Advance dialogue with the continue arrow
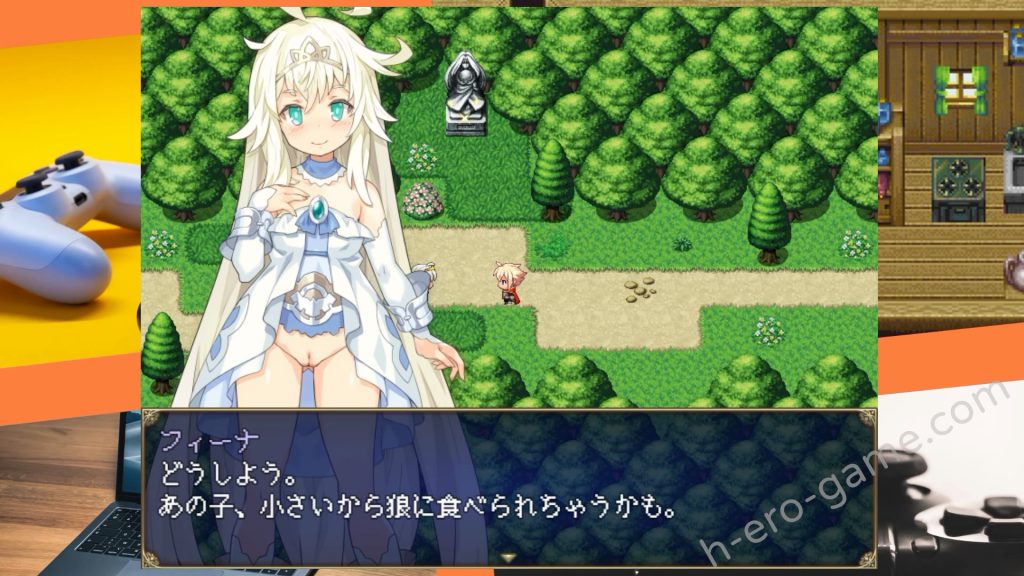1024x576 pixels. (508, 557)
